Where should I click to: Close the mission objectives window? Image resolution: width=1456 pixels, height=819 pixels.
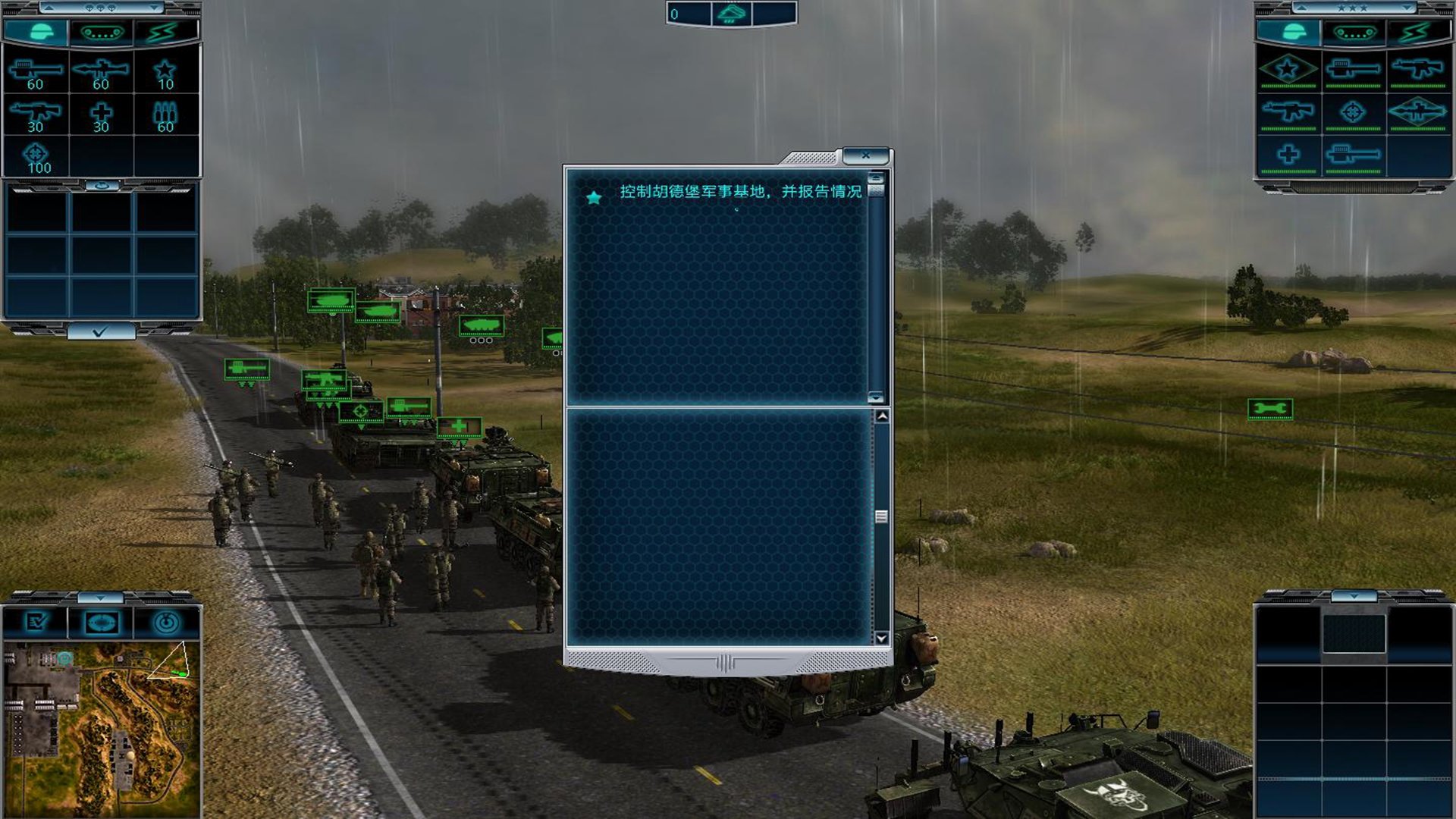tap(865, 155)
